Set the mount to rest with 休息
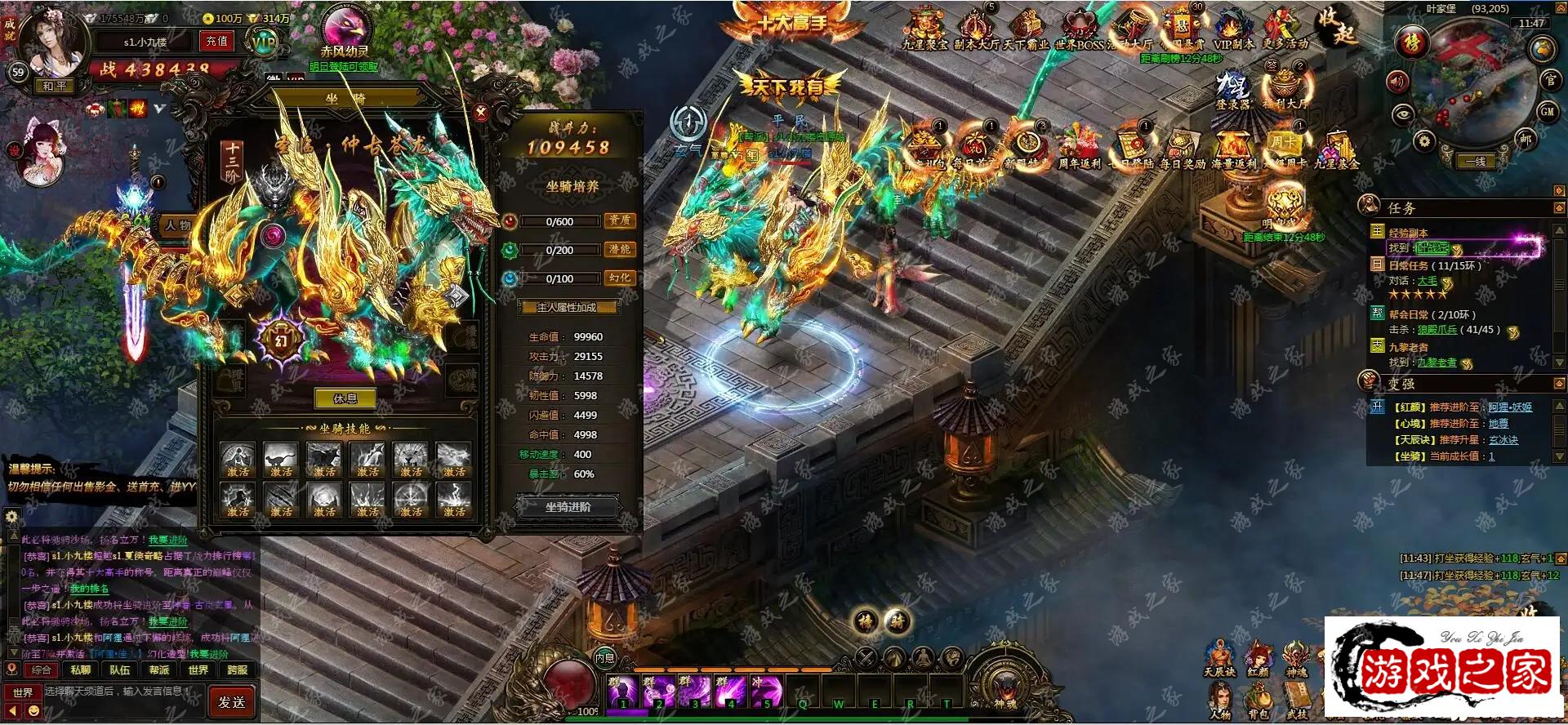The image size is (1568, 725). click(345, 398)
